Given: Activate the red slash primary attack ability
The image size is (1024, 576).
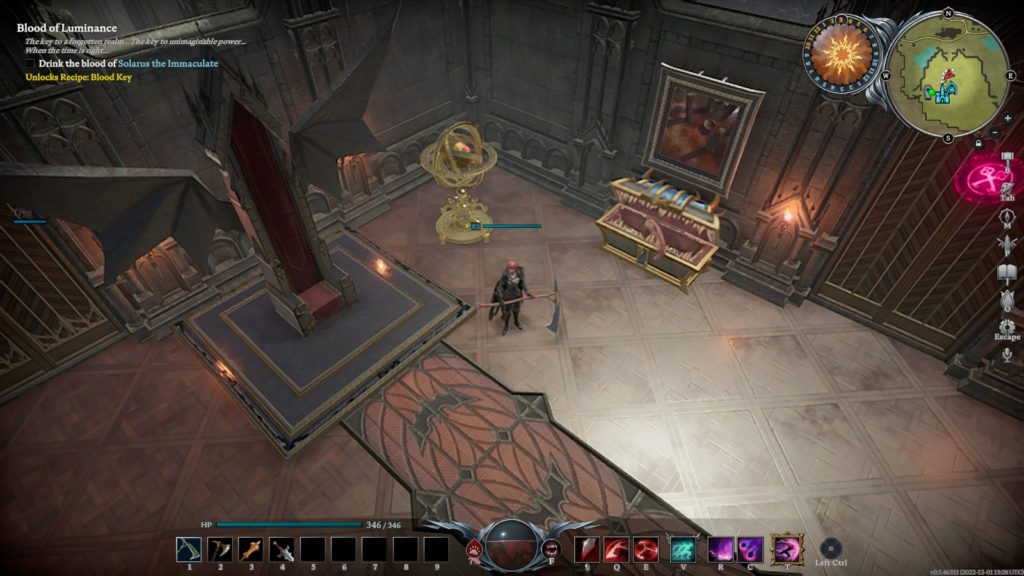Looking at the screenshot, I should pyautogui.click(x=586, y=549).
